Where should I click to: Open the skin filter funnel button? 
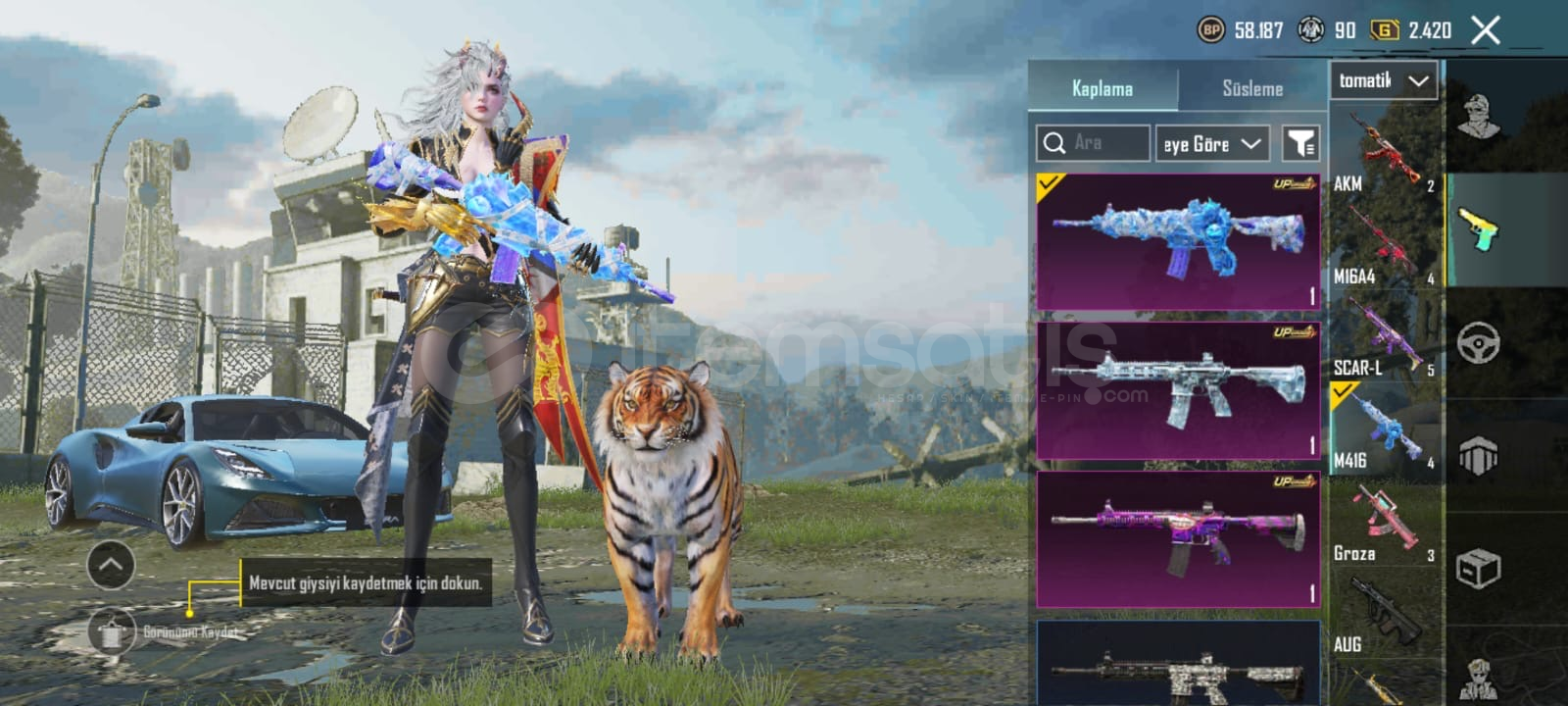click(x=1300, y=144)
